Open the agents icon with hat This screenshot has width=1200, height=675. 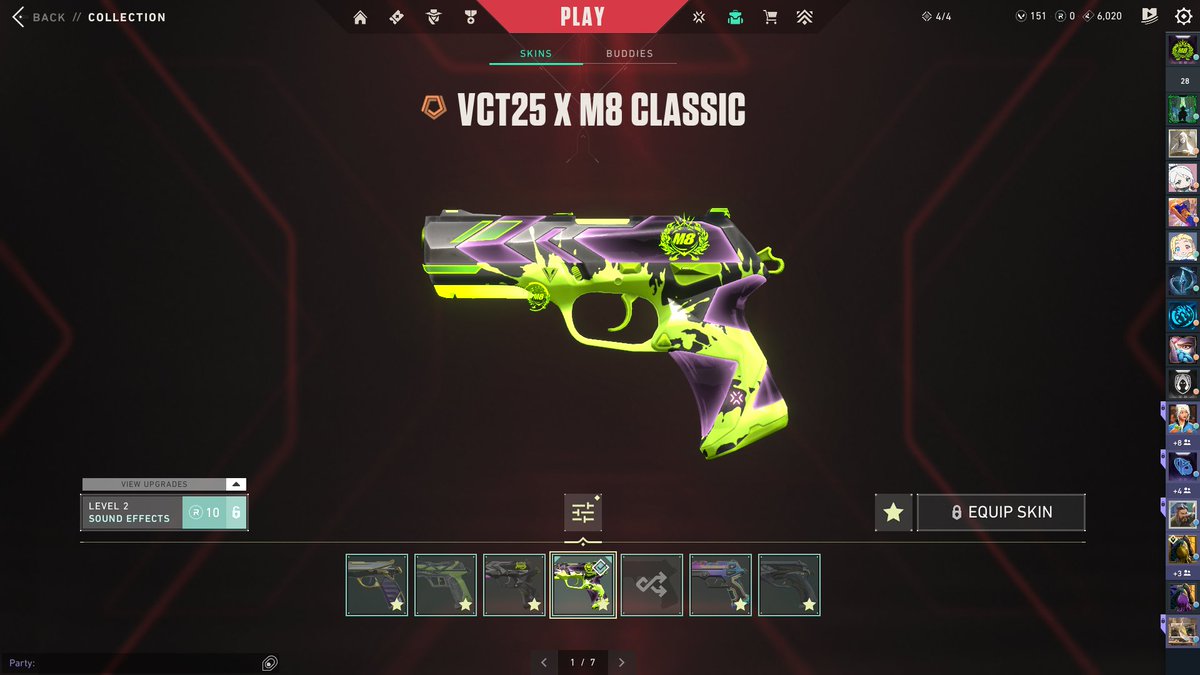click(x=433, y=17)
